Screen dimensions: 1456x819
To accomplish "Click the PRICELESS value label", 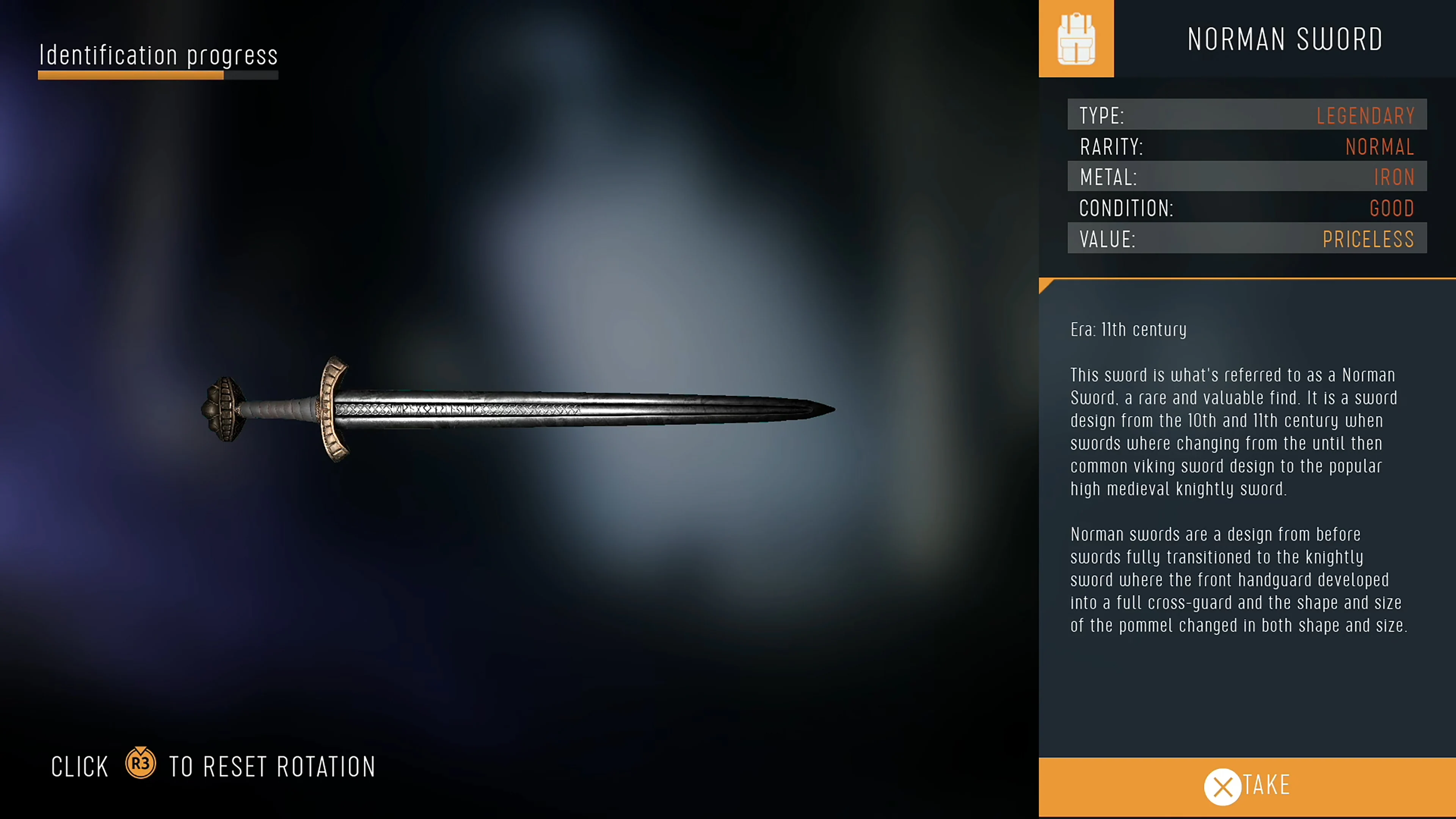I will click(x=1368, y=238).
